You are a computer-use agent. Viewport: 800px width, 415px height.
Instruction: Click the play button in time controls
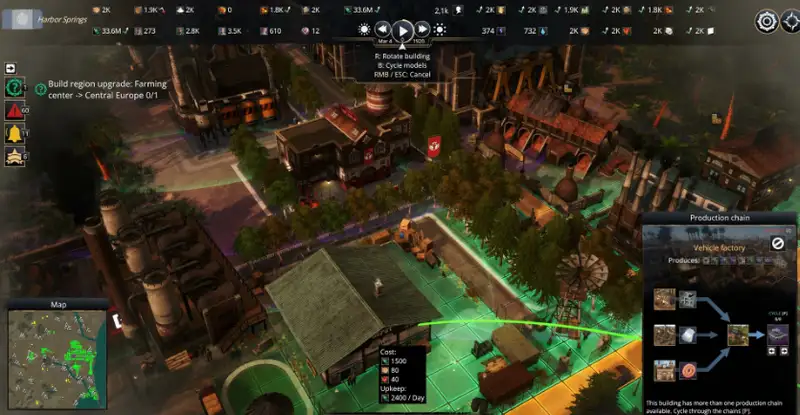403,30
